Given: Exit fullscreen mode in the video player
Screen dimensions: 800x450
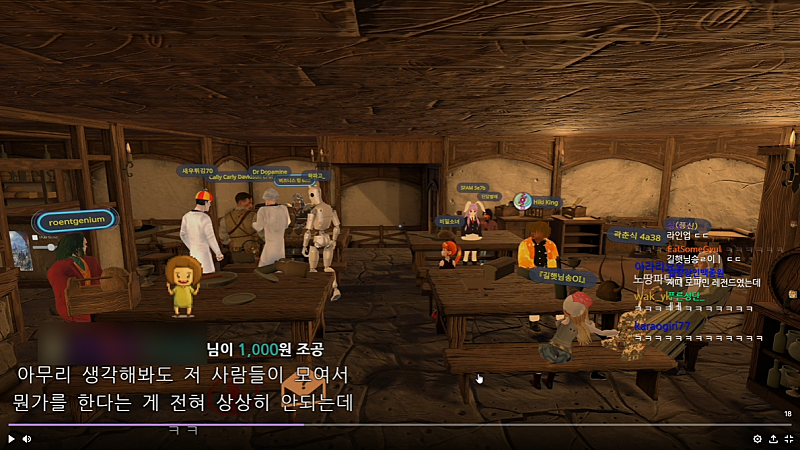Looking at the screenshot, I should tap(788, 438).
